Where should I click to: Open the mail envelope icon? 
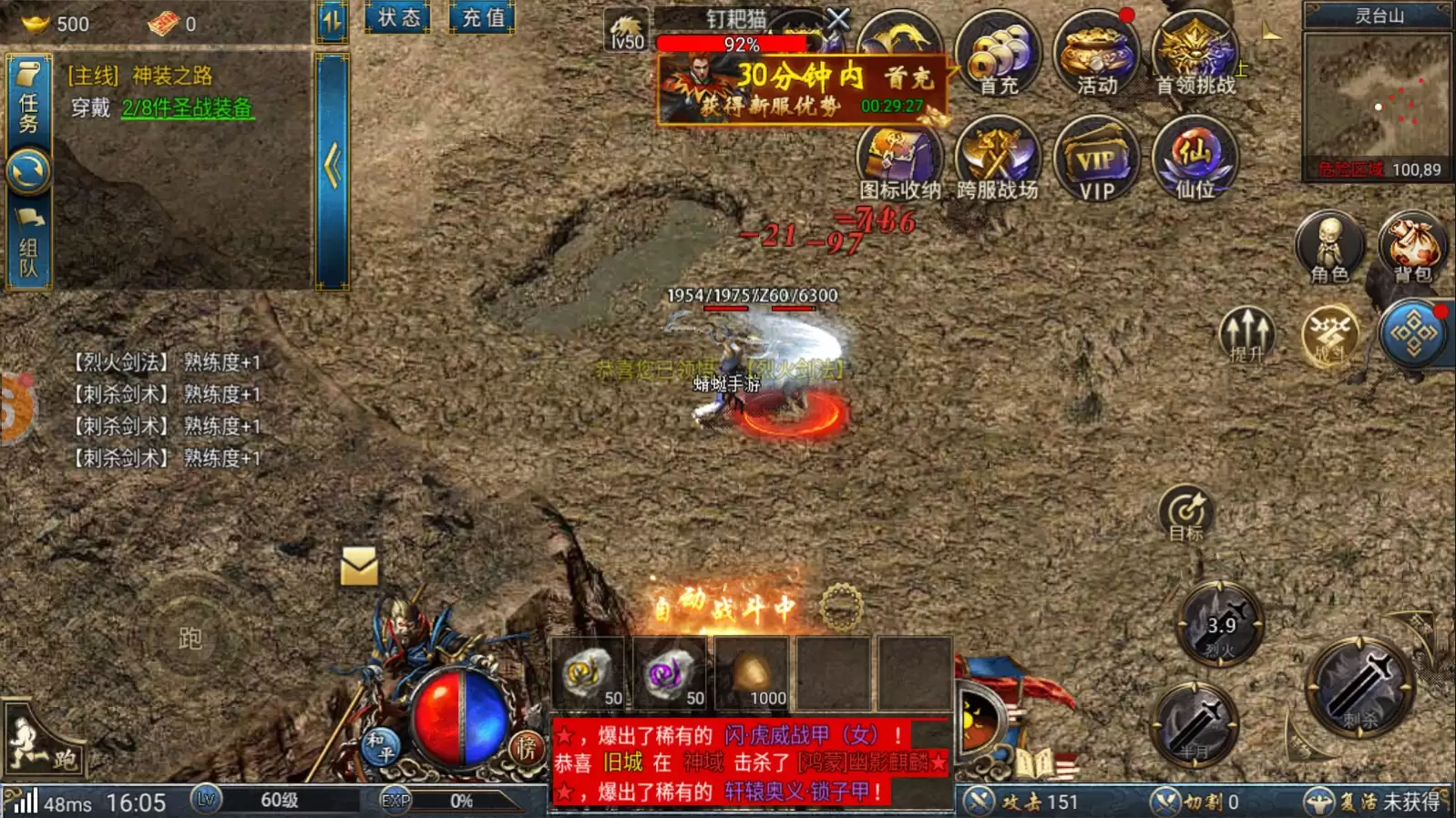[359, 567]
